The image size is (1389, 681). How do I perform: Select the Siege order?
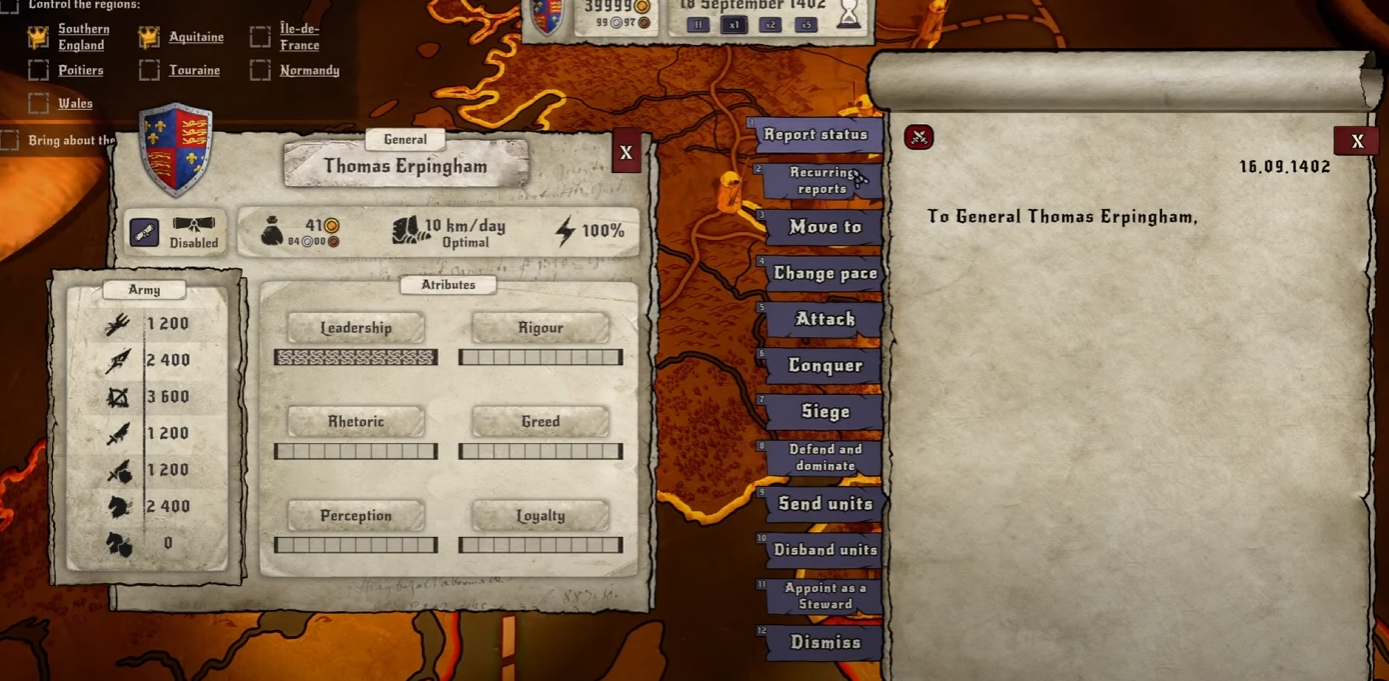pyautogui.click(x=824, y=411)
